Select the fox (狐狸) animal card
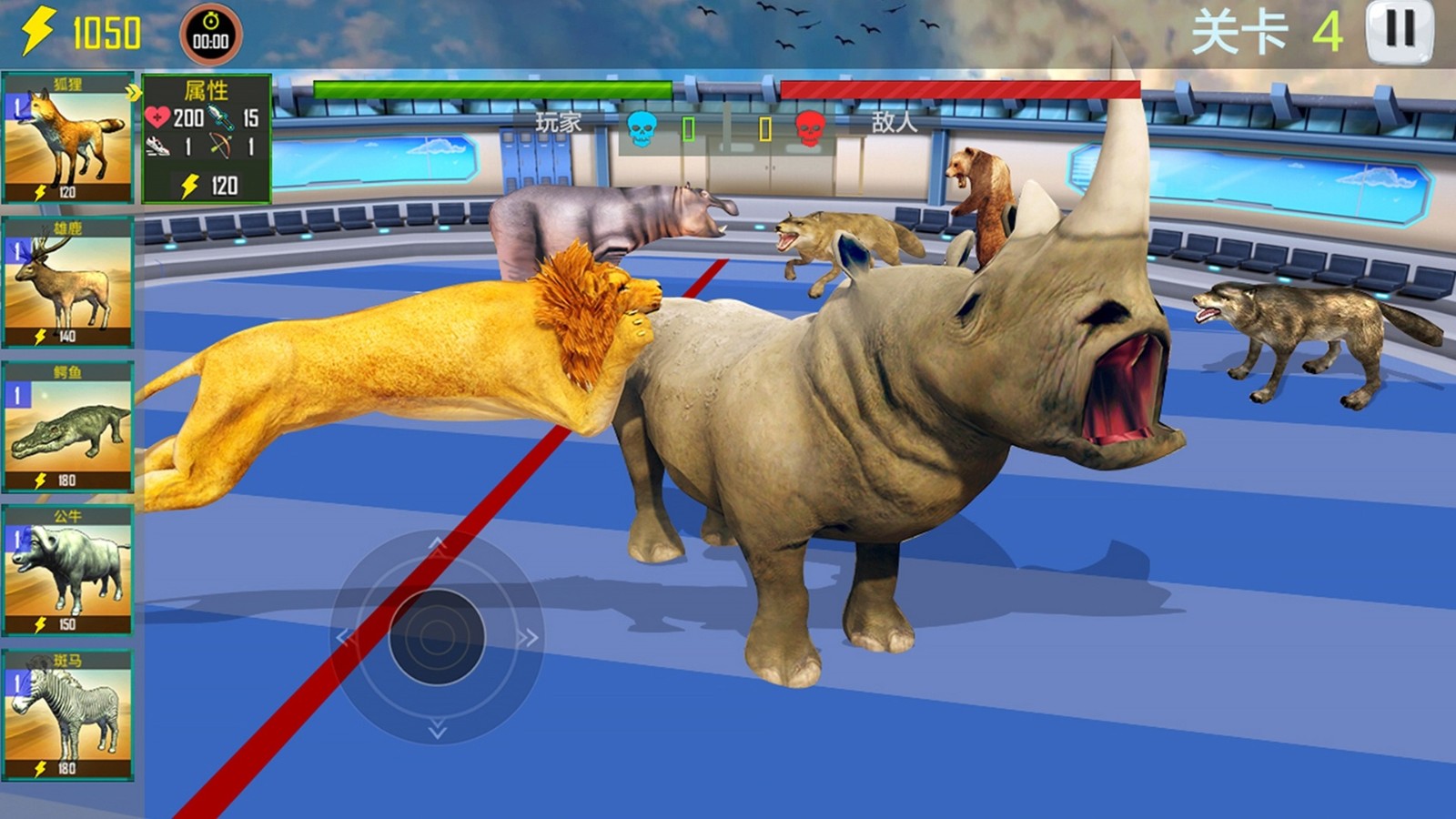Image resolution: width=1456 pixels, height=819 pixels. pyautogui.click(x=68, y=139)
